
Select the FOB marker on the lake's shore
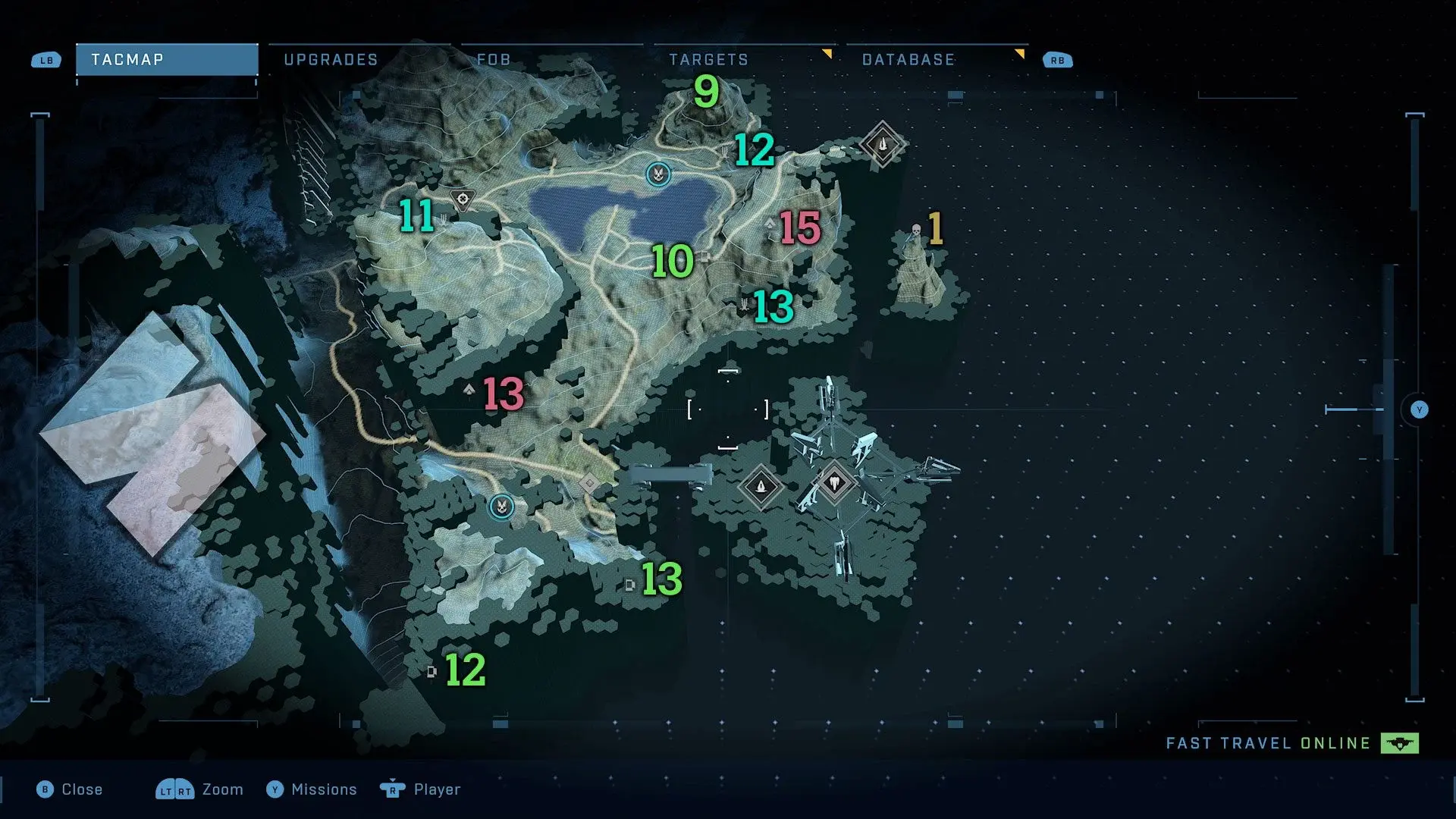tap(658, 174)
